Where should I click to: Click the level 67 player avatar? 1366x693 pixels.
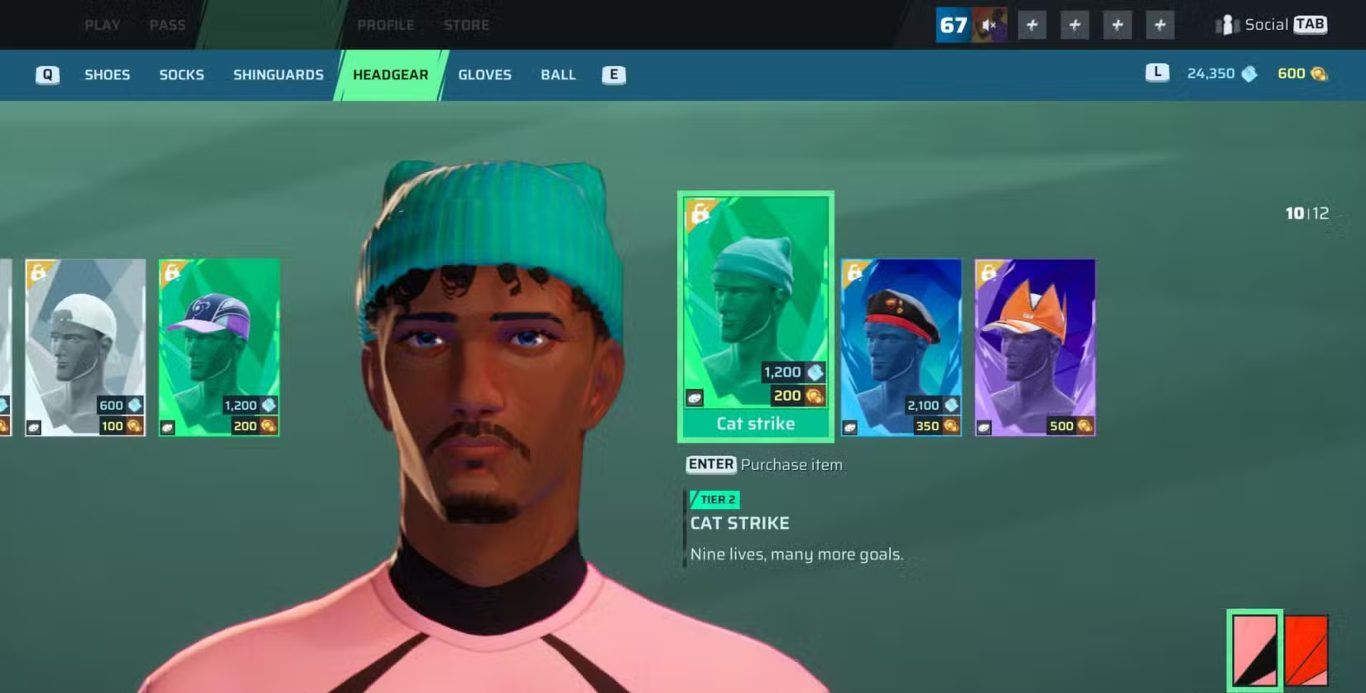pyautogui.click(x=971, y=25)
